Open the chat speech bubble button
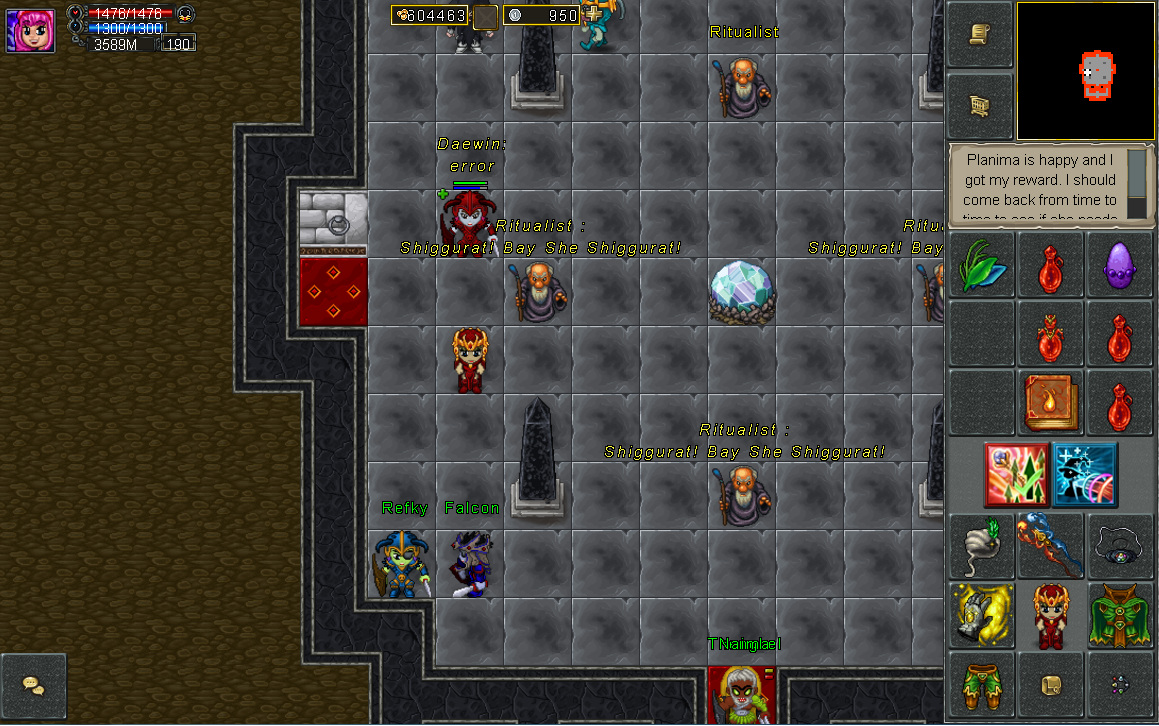The width and height of the screenshot is (1159, 726). (x=33, y=685)
